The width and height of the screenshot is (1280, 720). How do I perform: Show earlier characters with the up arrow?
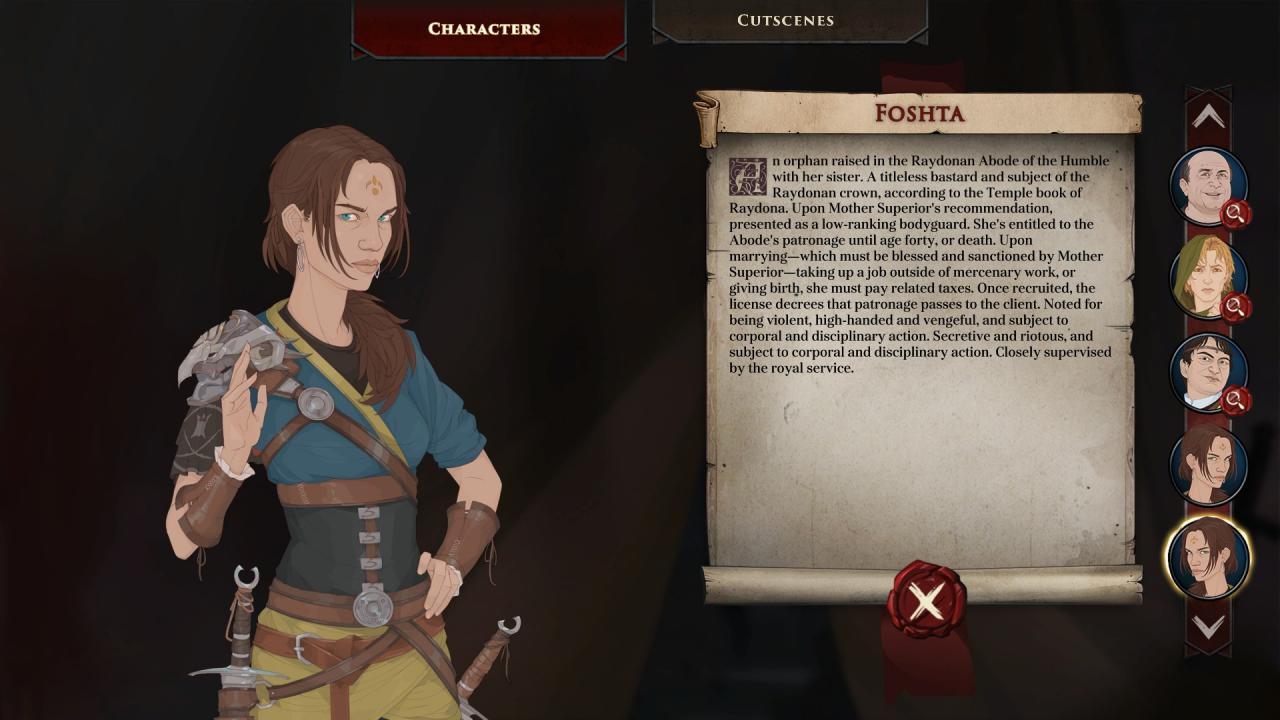(x=1208, y=117)
